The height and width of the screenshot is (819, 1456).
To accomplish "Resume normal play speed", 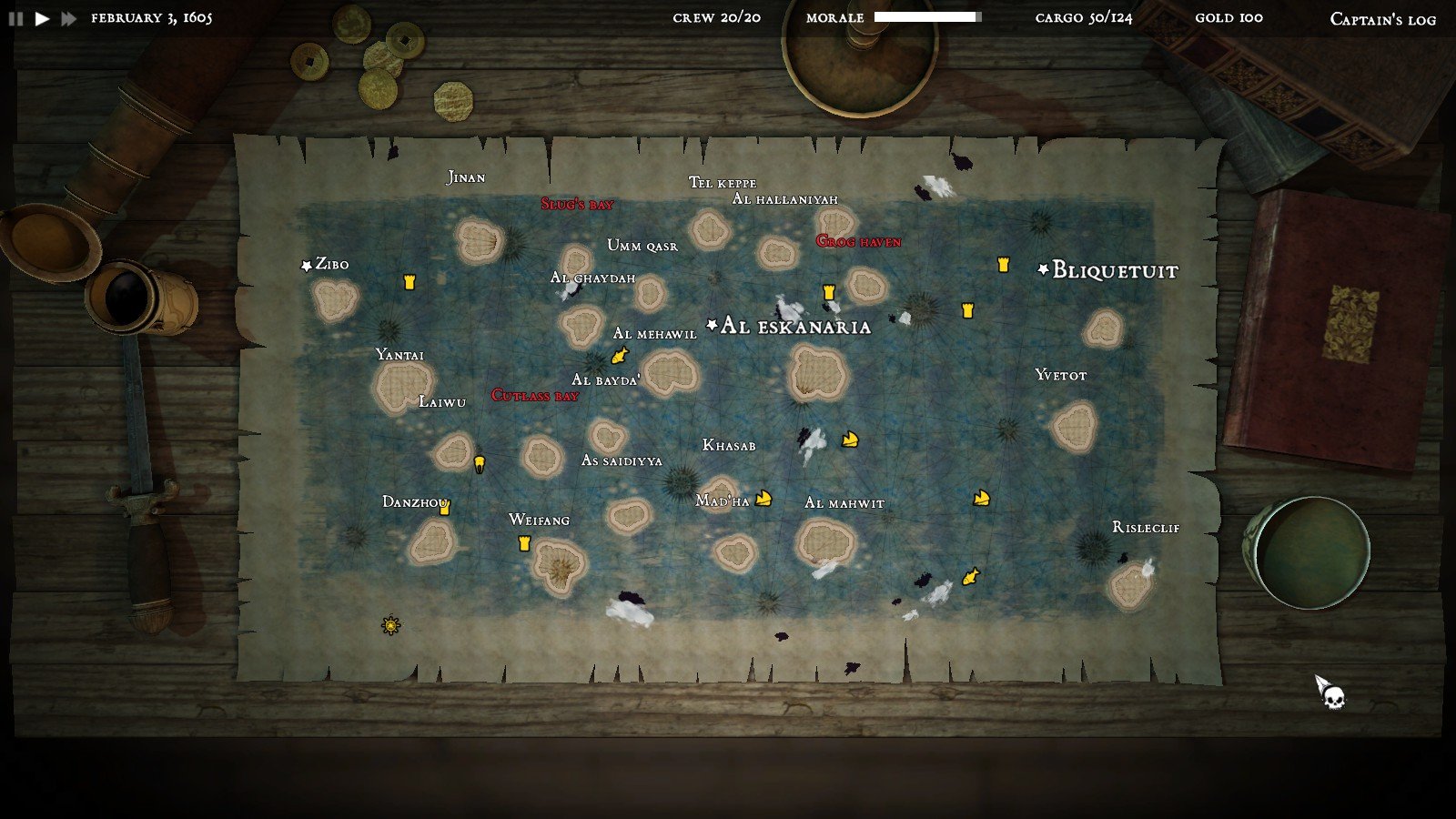I will (42, 18).
